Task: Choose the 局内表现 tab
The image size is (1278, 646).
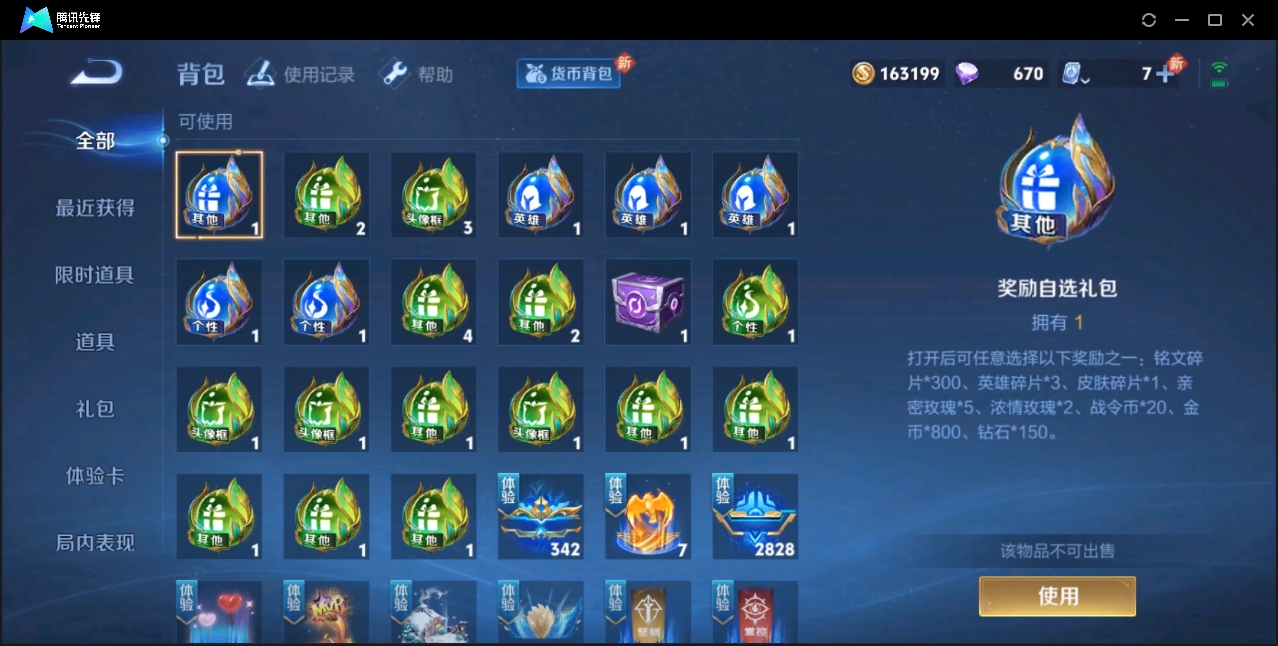Action: 95,543
